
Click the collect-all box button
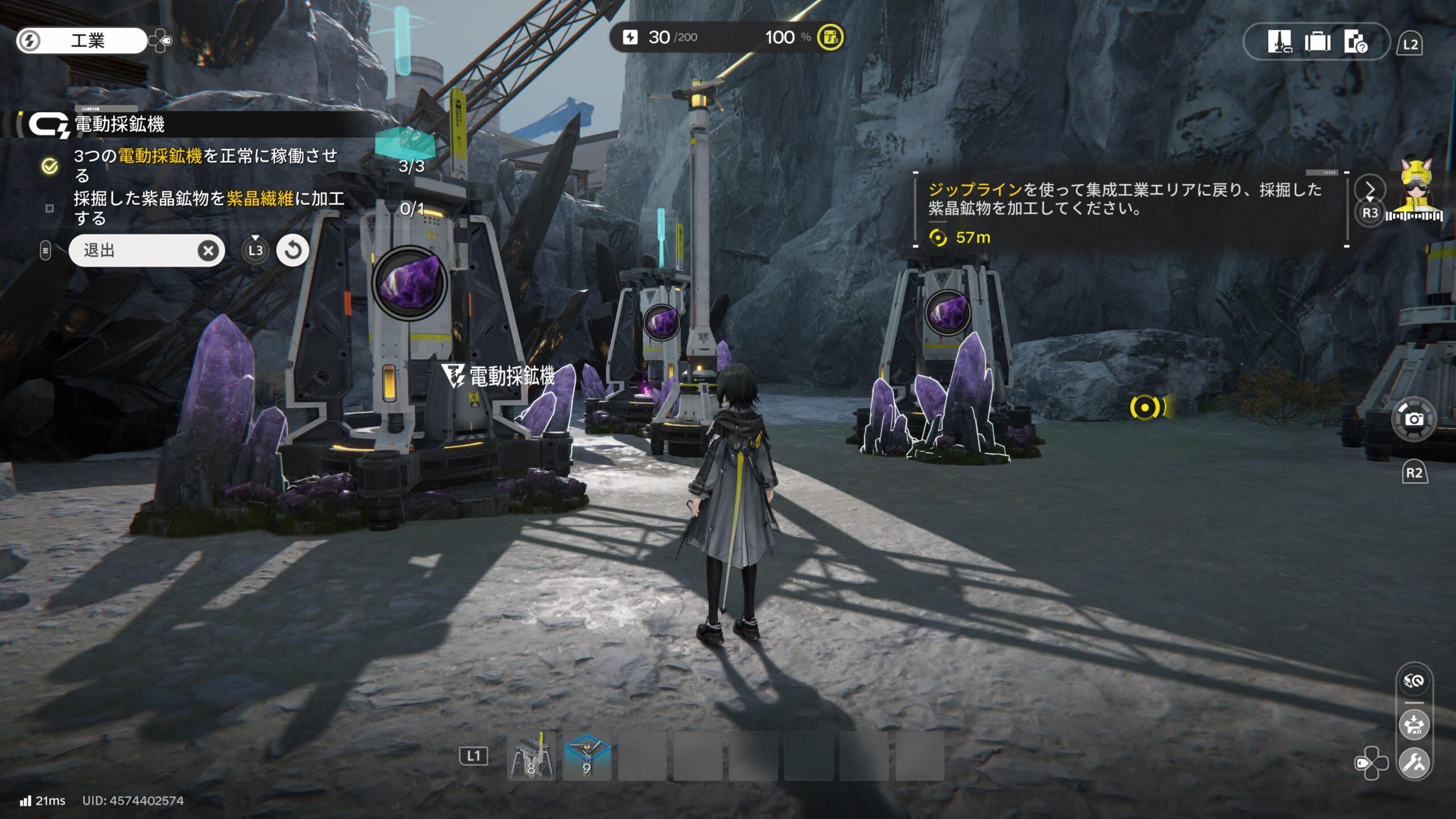tap(1414, 725)
